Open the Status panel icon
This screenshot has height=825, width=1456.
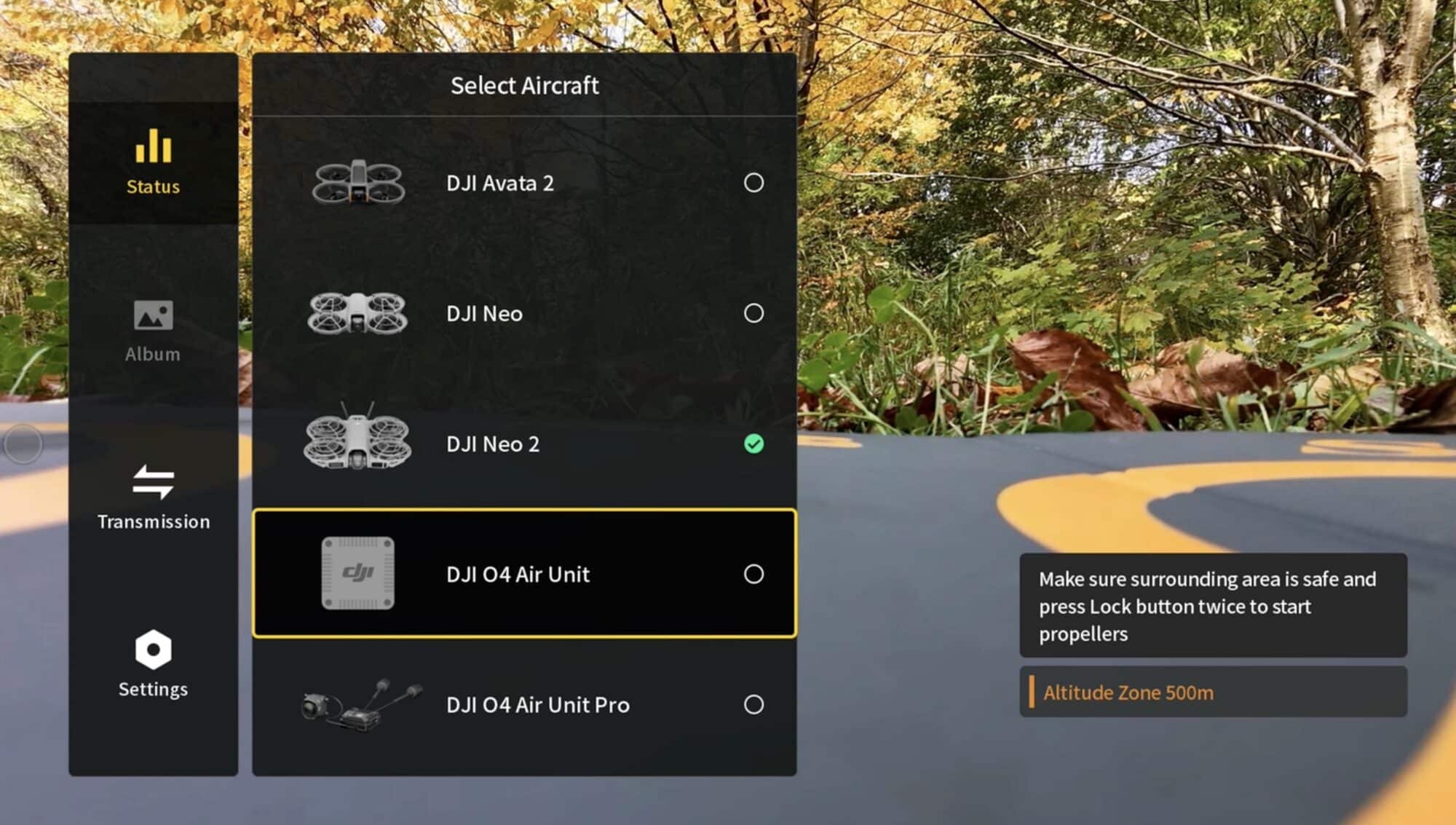pos(152,148)
